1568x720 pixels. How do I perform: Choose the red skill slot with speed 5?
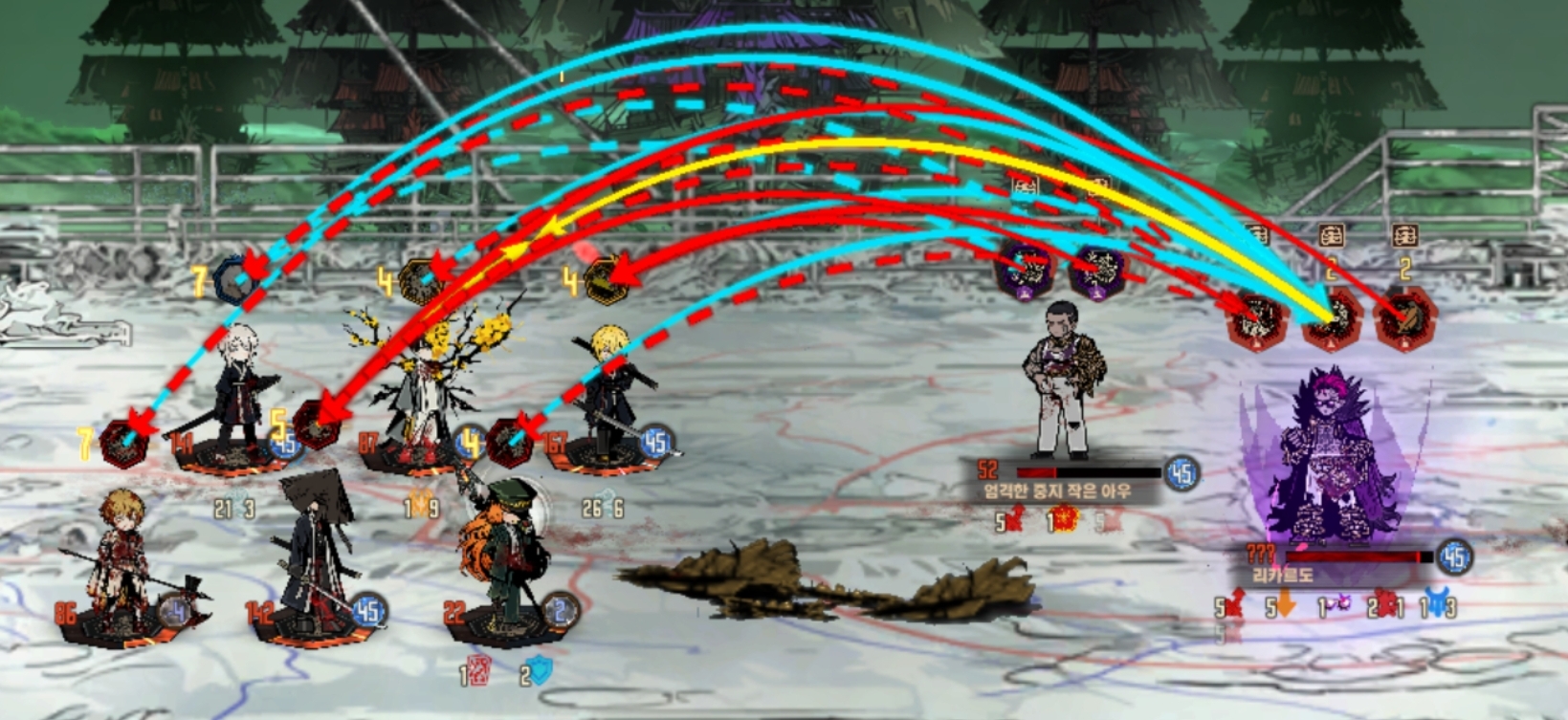[x=317, y=424]
